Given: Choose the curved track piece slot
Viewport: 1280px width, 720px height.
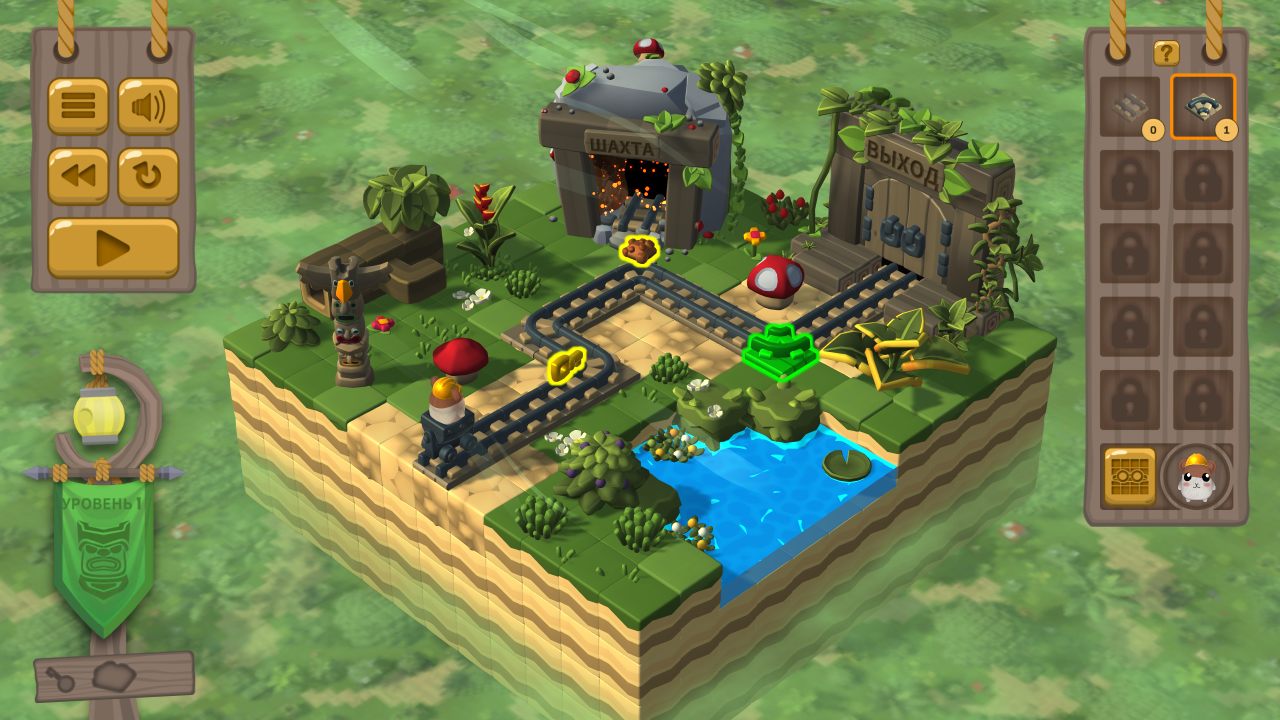Looking at the screenshot, I should click(1203, 107).
